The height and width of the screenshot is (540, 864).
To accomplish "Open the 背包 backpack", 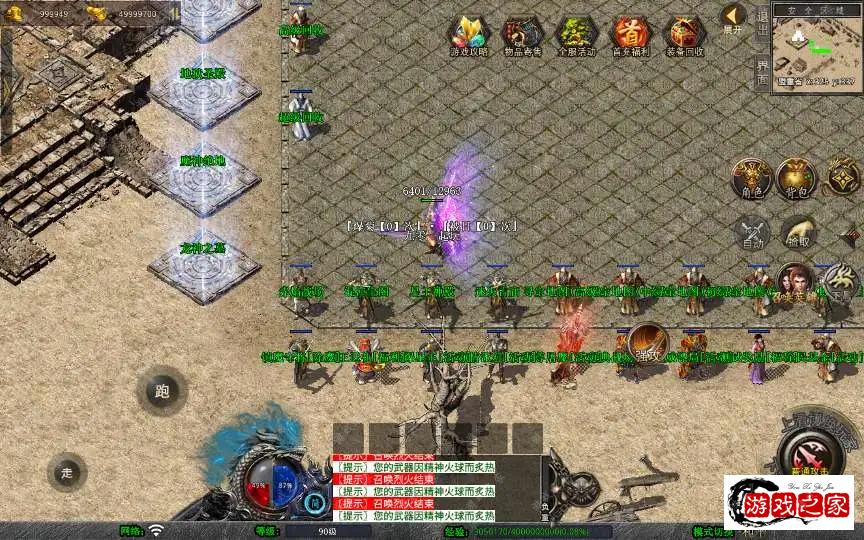I will tap(797, 178).
